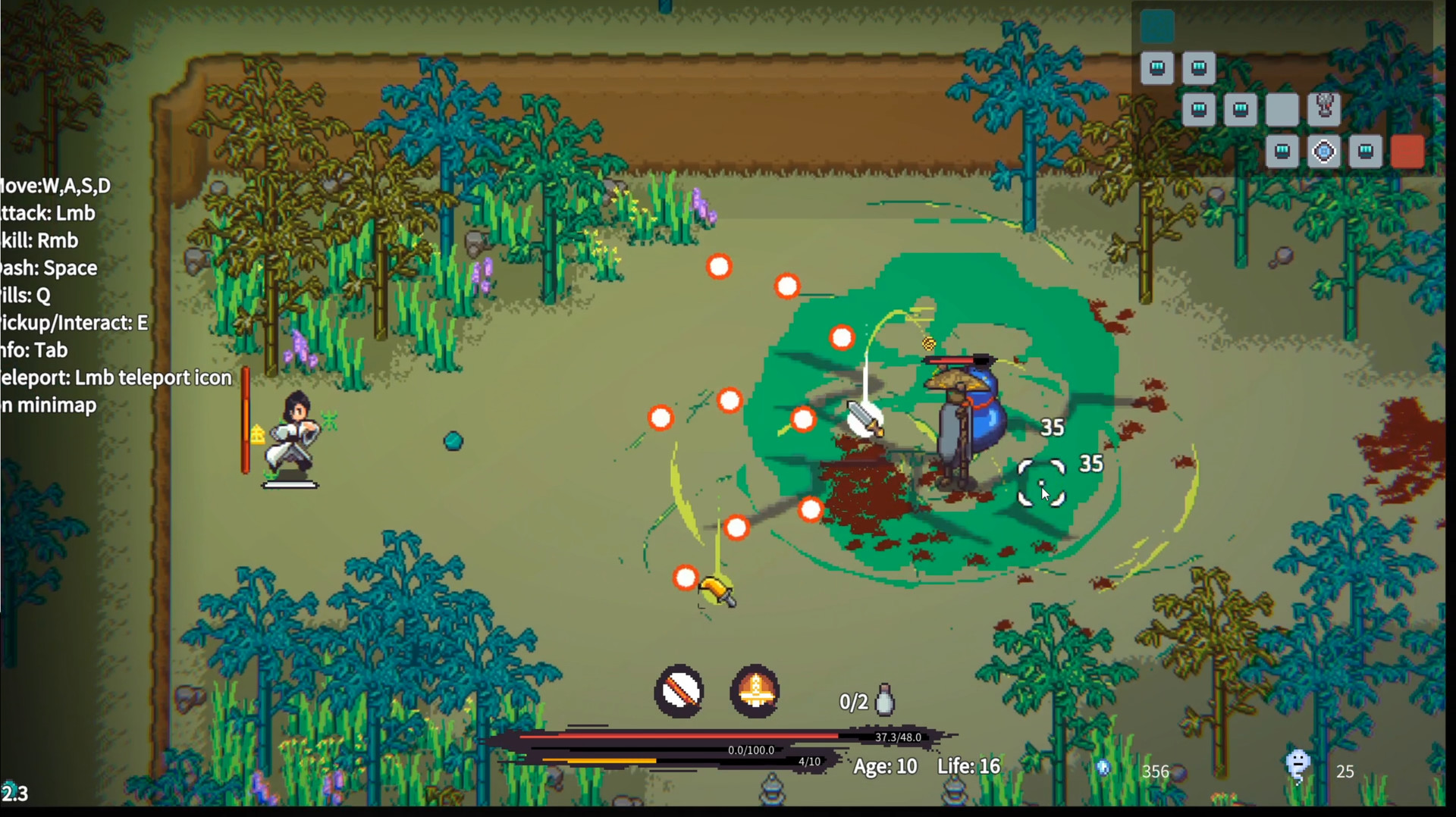This screenshot has height=817, width=1456.
Task: Toggle the empty grey minimap room slot
Action: click(x=1282, y=109)
